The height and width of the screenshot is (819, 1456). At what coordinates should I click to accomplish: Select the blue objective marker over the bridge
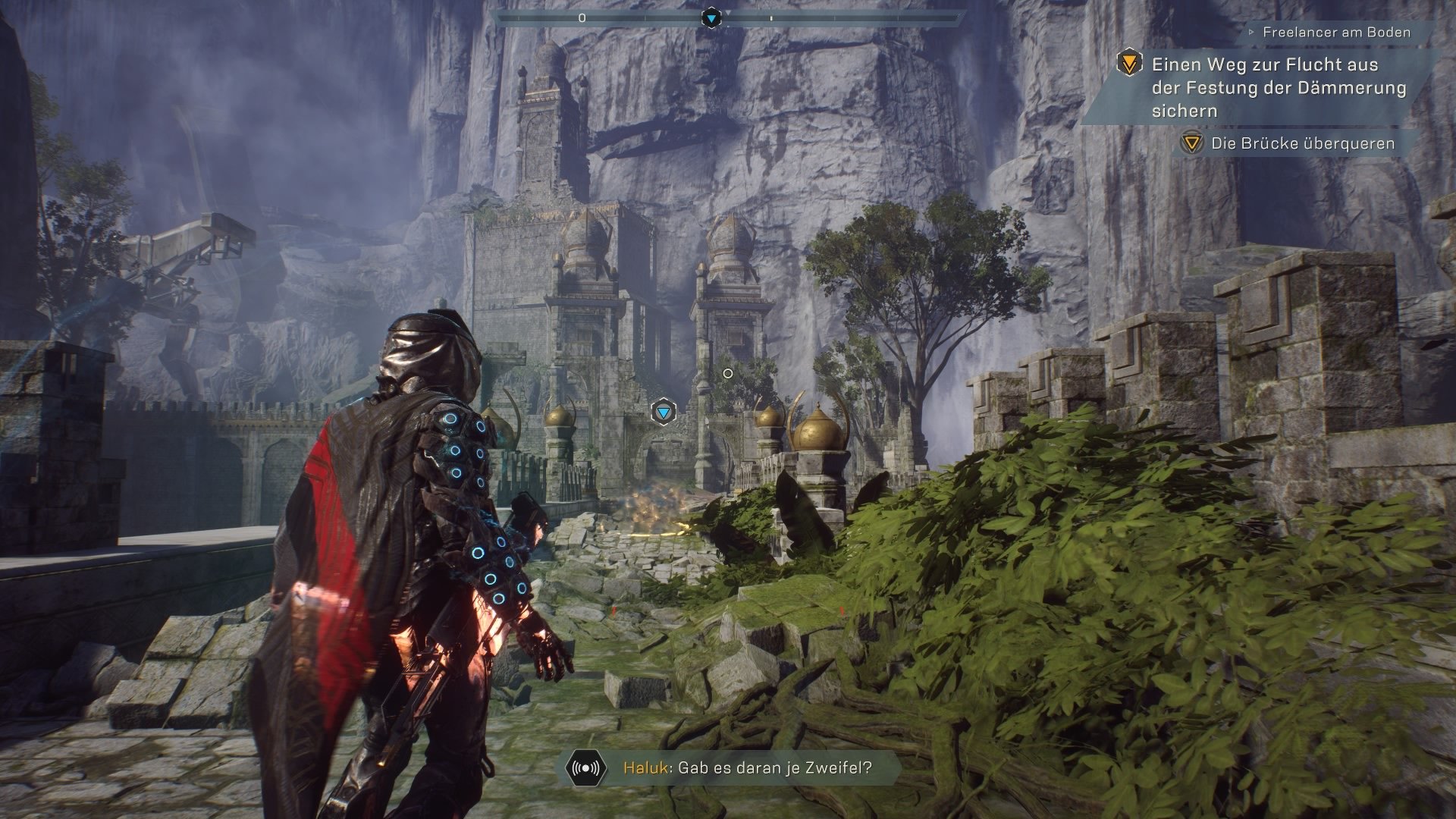[x=664, y=412]
